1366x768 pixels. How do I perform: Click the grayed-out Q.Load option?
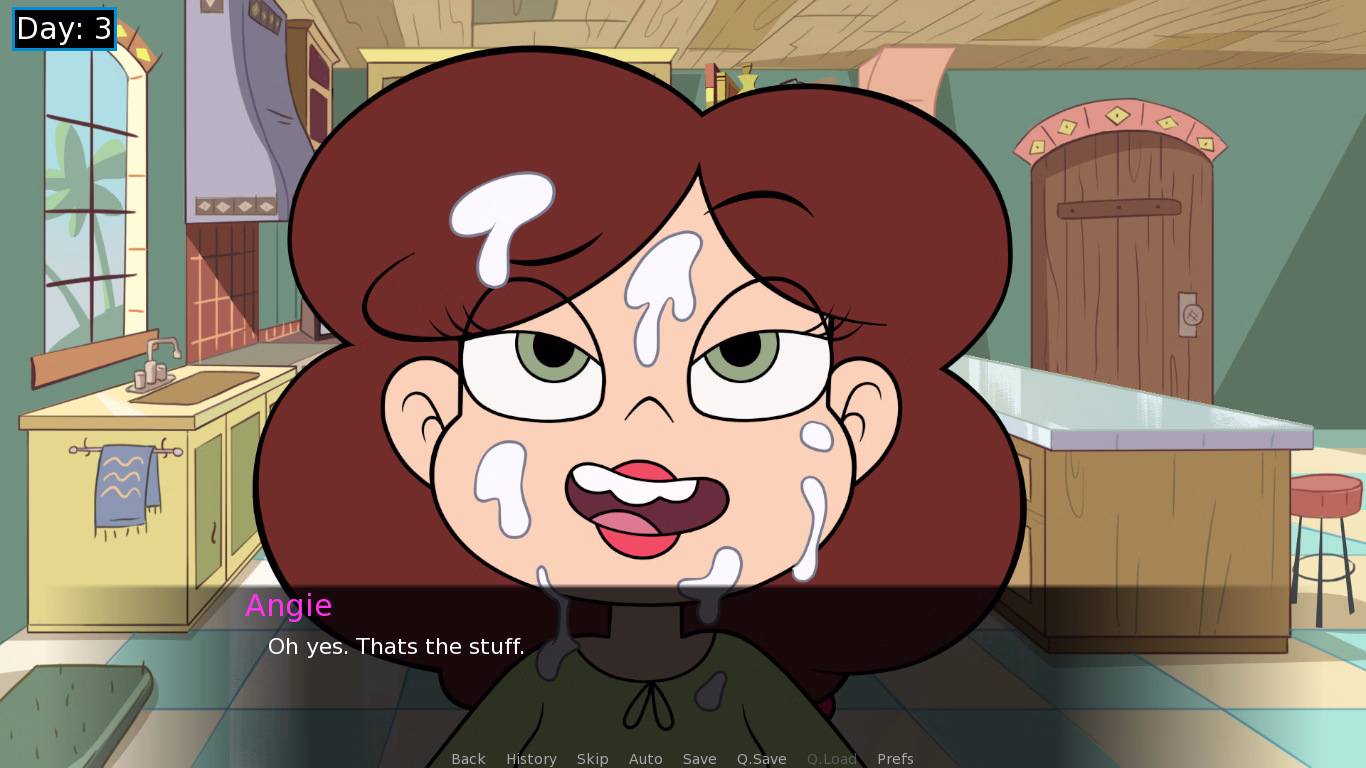831,758
